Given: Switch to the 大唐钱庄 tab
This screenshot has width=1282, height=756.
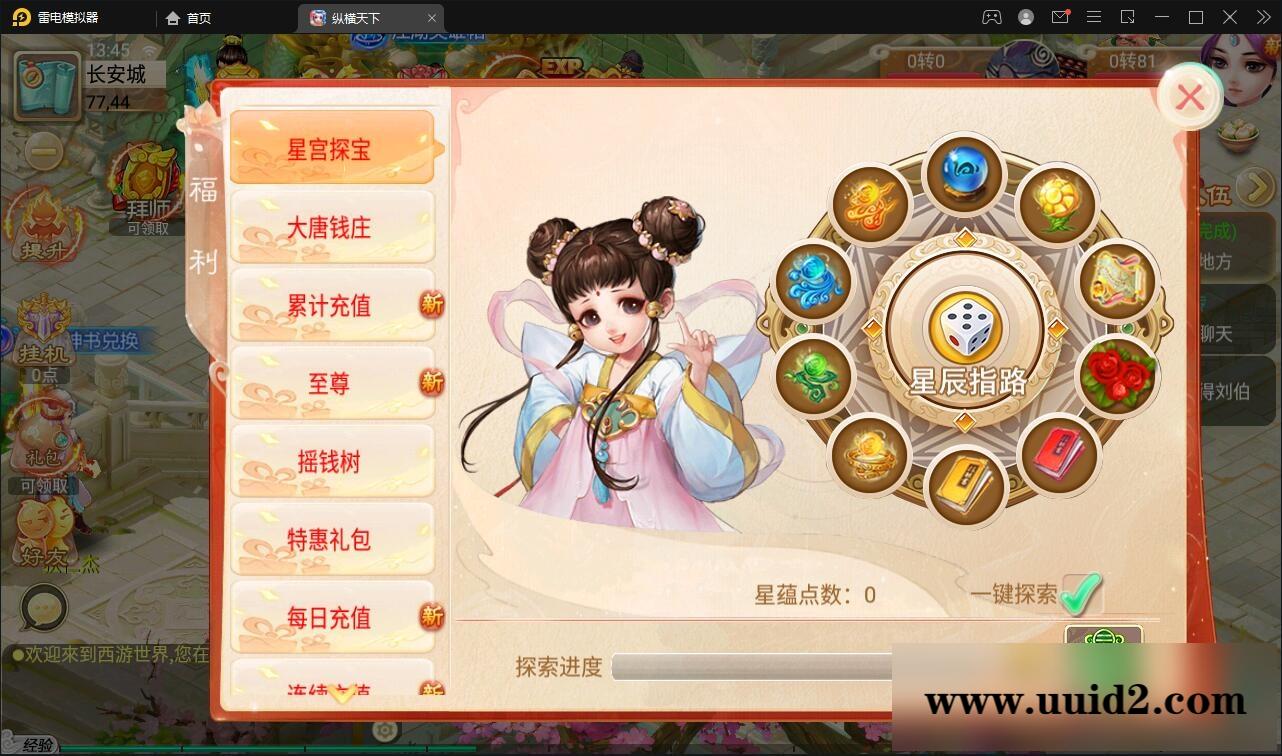Looking at the screenshot, I should coord(333,227).
